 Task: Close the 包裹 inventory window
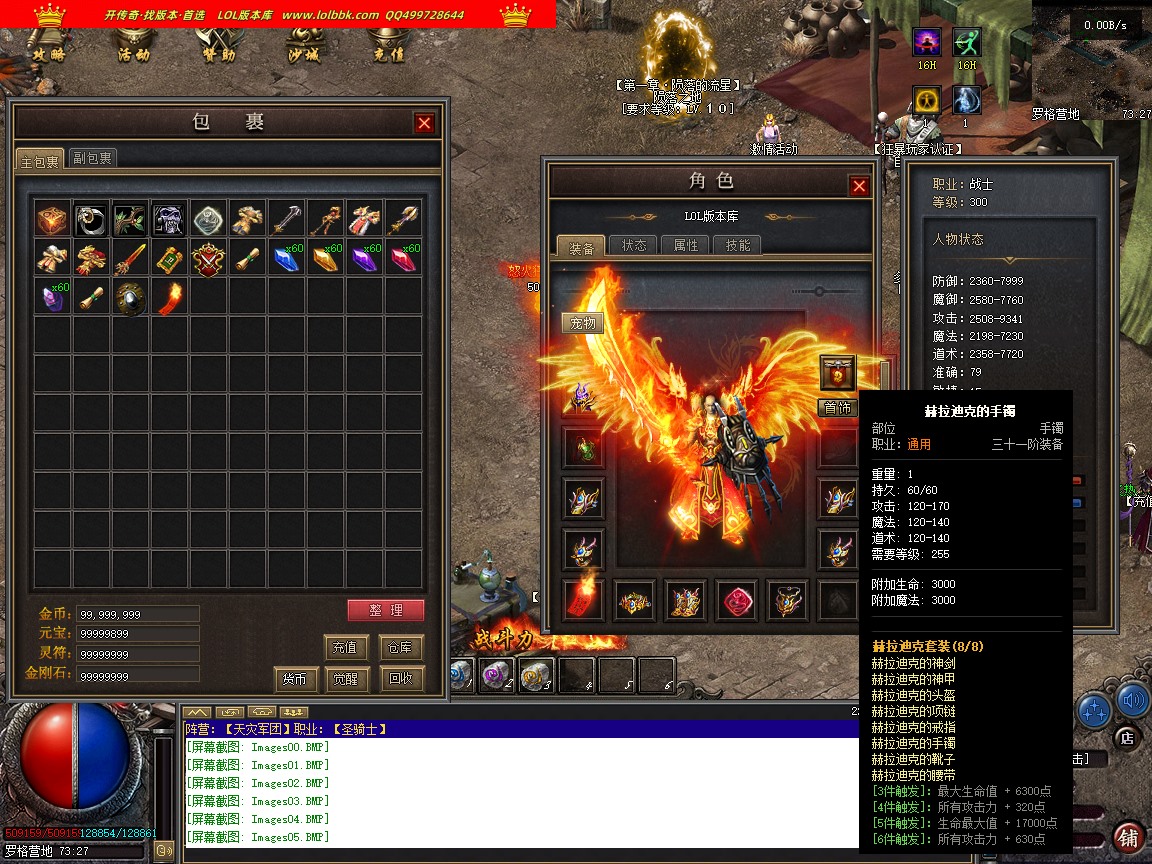(425, 123)
